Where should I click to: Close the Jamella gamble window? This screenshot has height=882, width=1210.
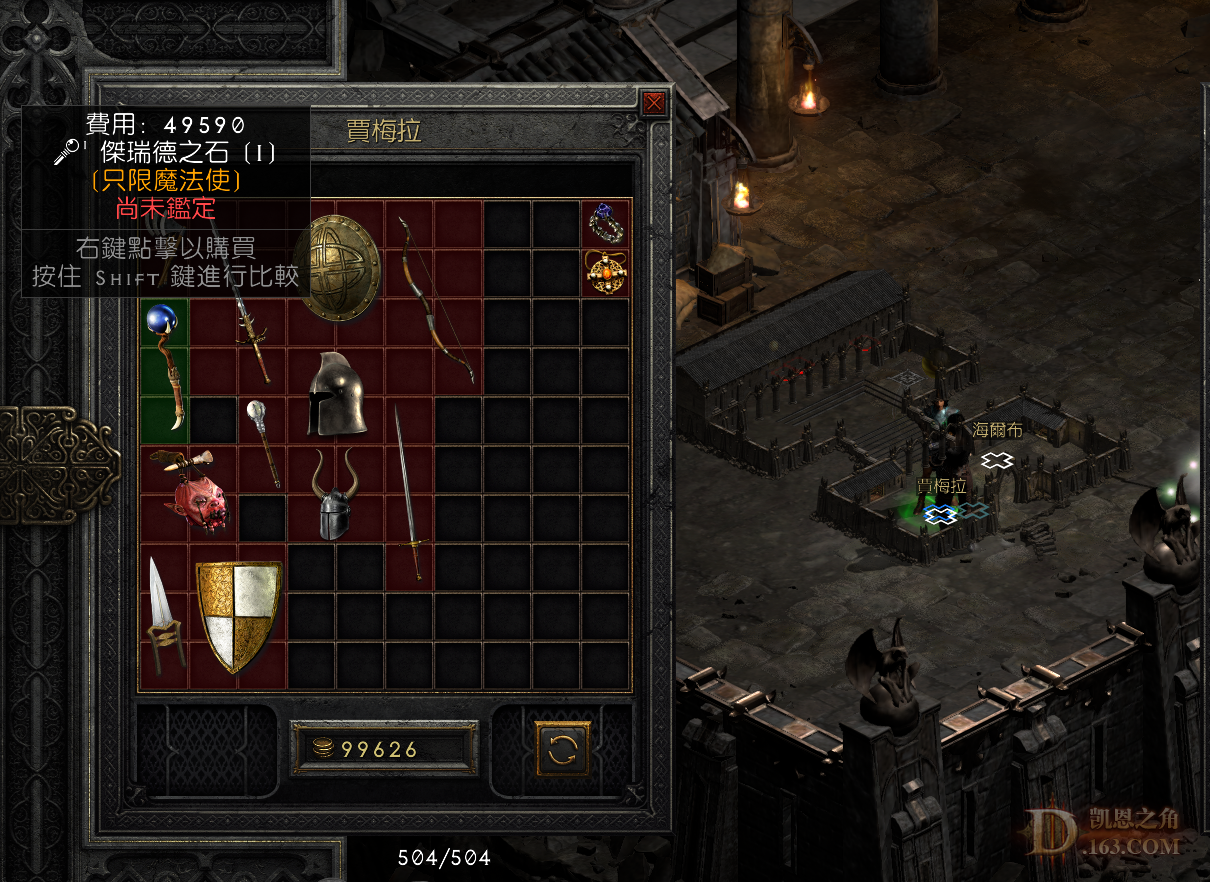[654, 103]
